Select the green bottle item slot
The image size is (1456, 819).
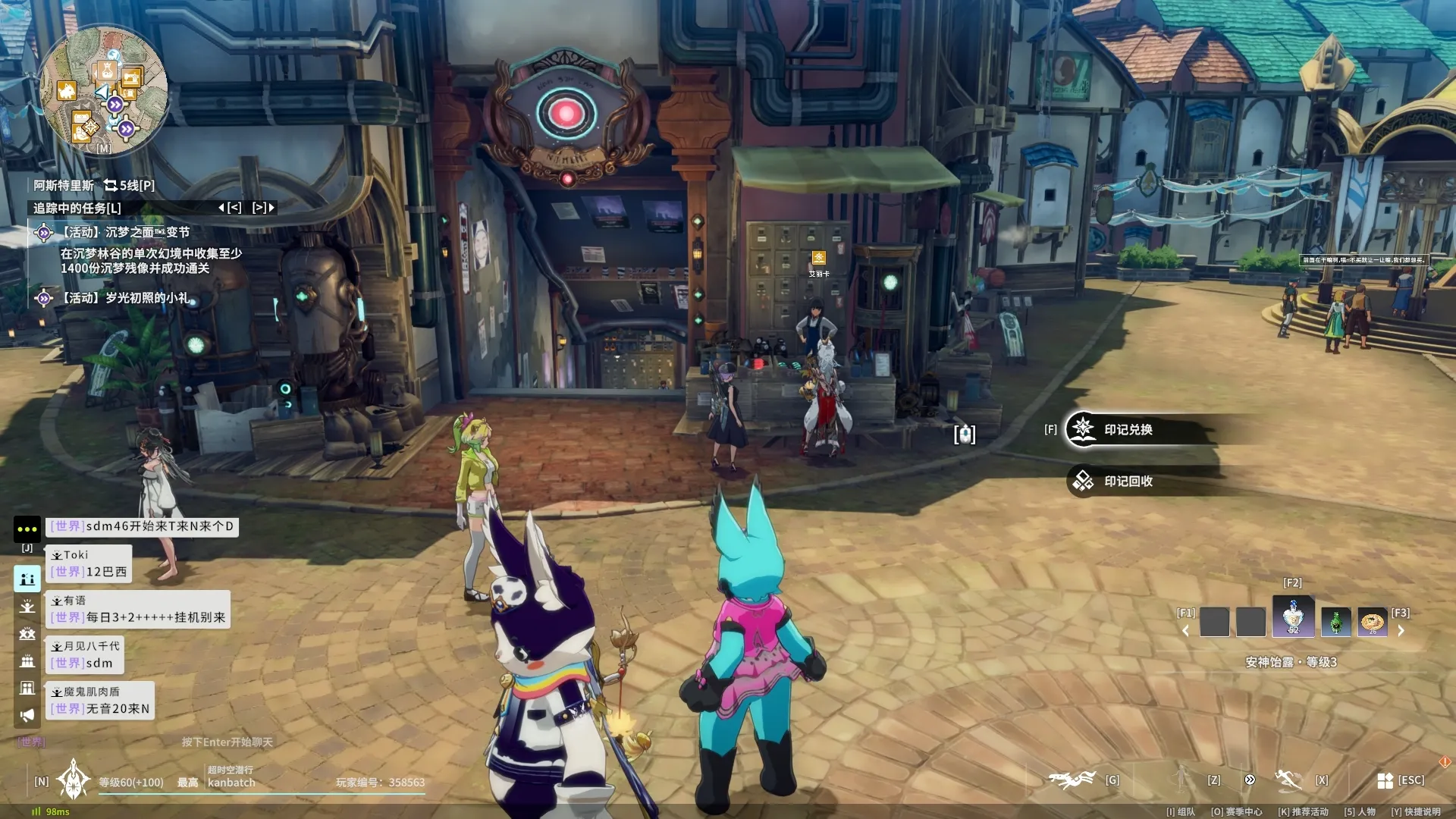pos(1335,622)
